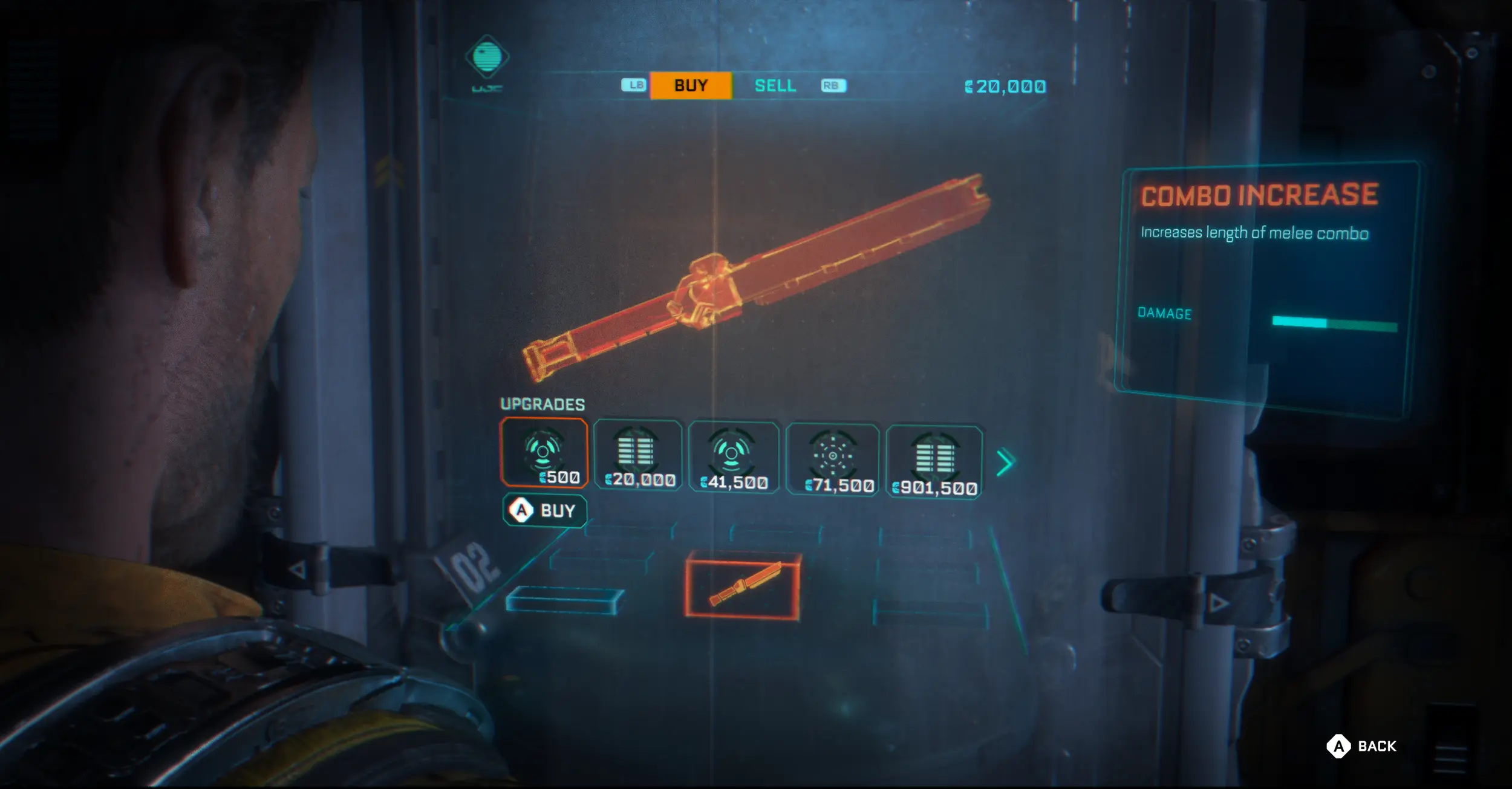Buy the selected Combo Increase upgrade
The height and width of the screenshot is (789, 1512).
[544, 511]
